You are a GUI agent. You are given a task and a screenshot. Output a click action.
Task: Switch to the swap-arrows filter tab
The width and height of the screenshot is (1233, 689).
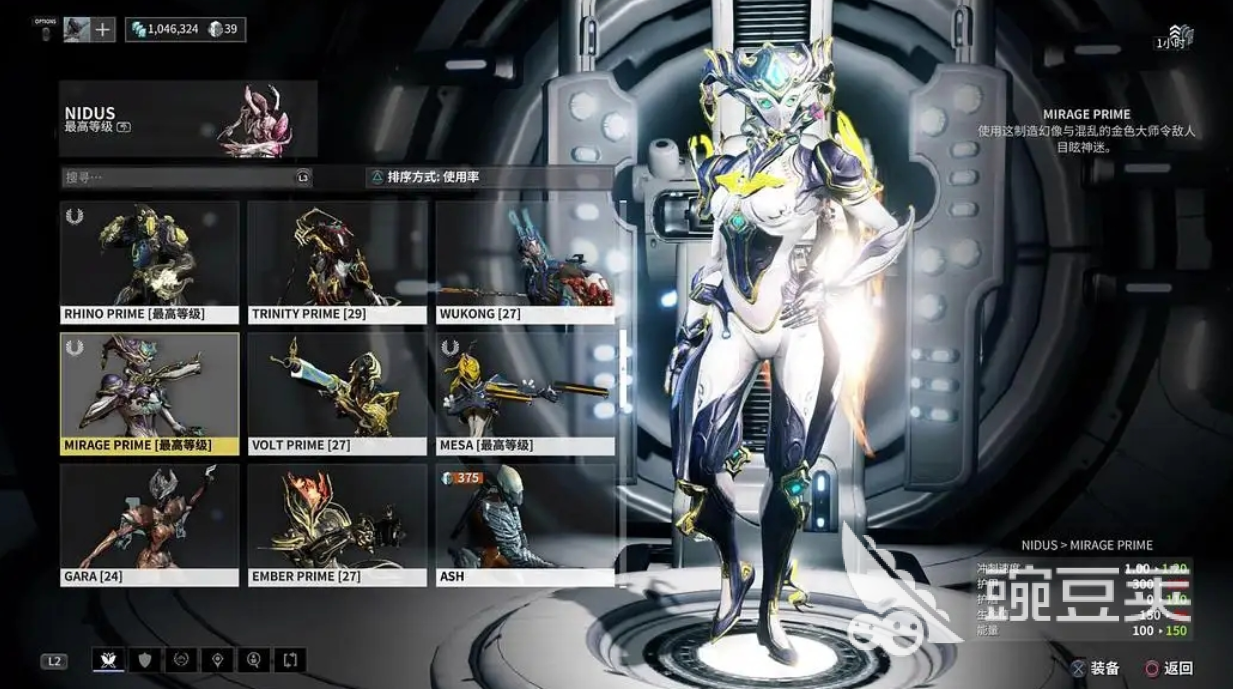click(290, 660)
